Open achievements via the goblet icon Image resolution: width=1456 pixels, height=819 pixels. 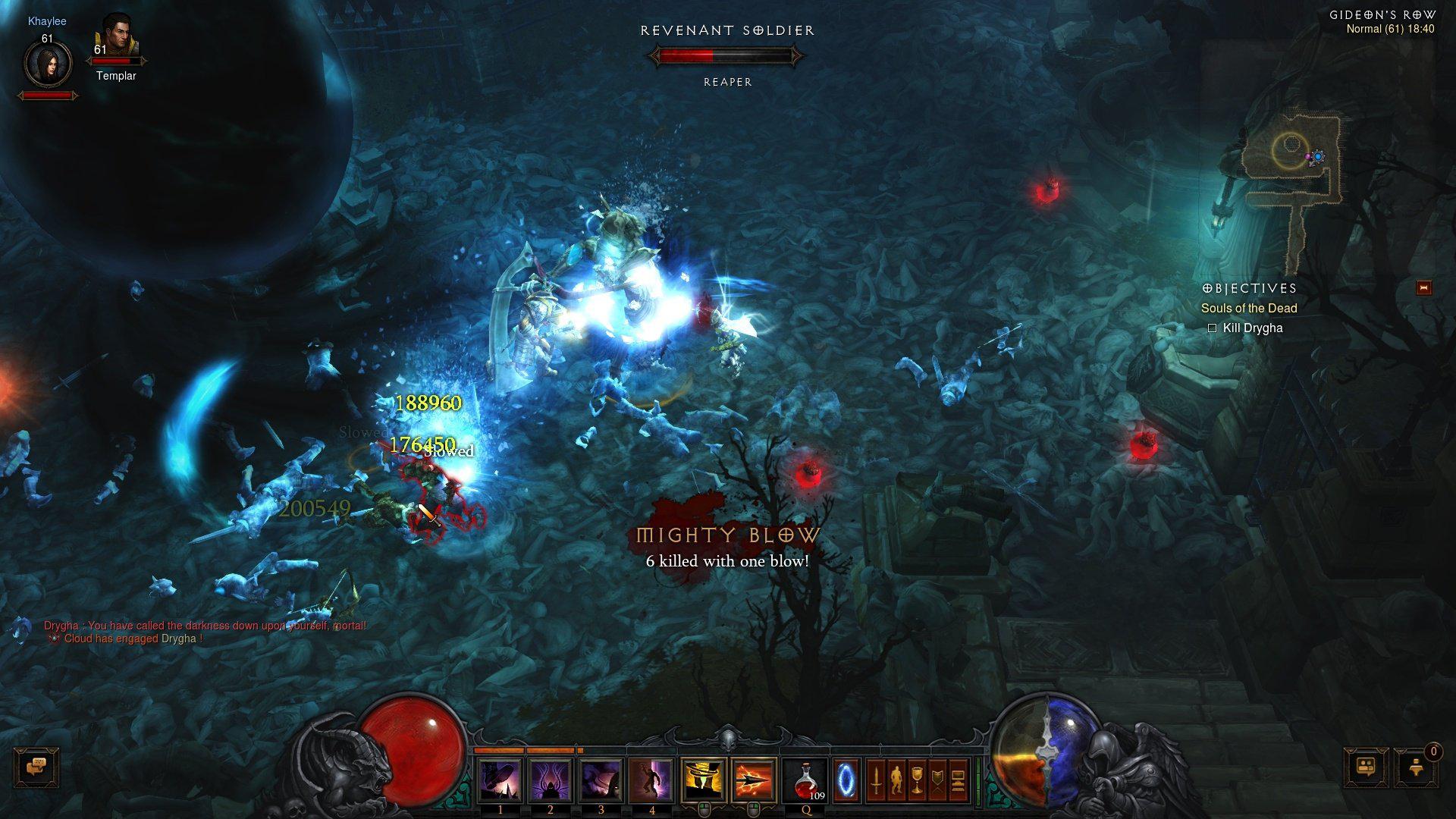[918, 780]
